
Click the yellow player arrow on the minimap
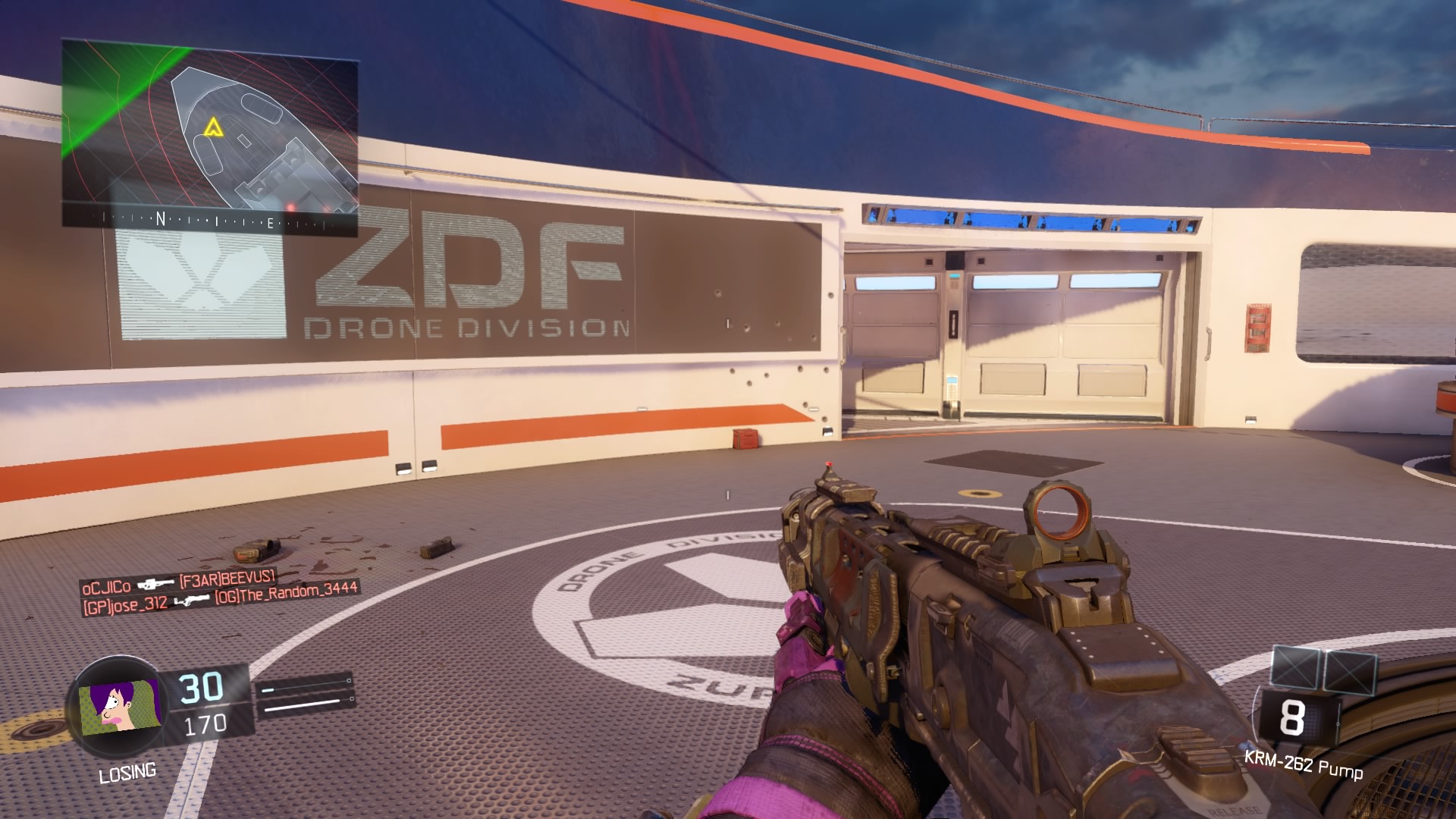(215, 127)
